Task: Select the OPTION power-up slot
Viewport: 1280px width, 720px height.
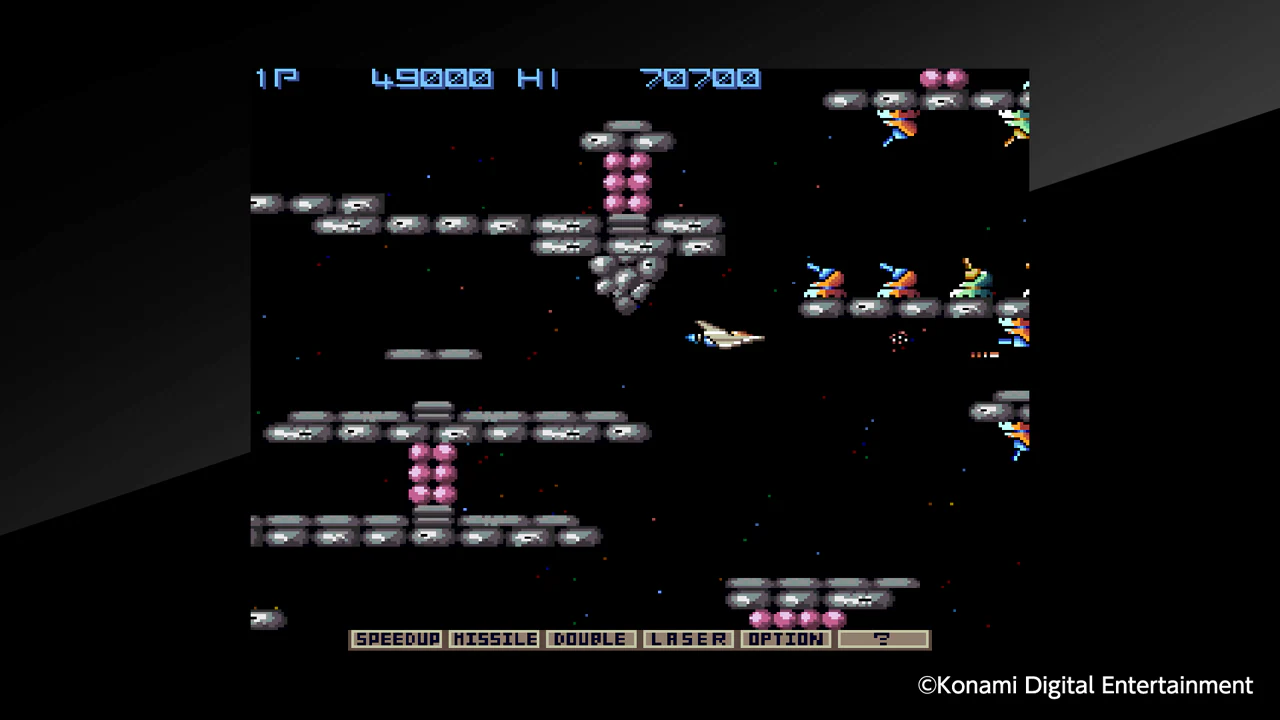Action: 786,639
